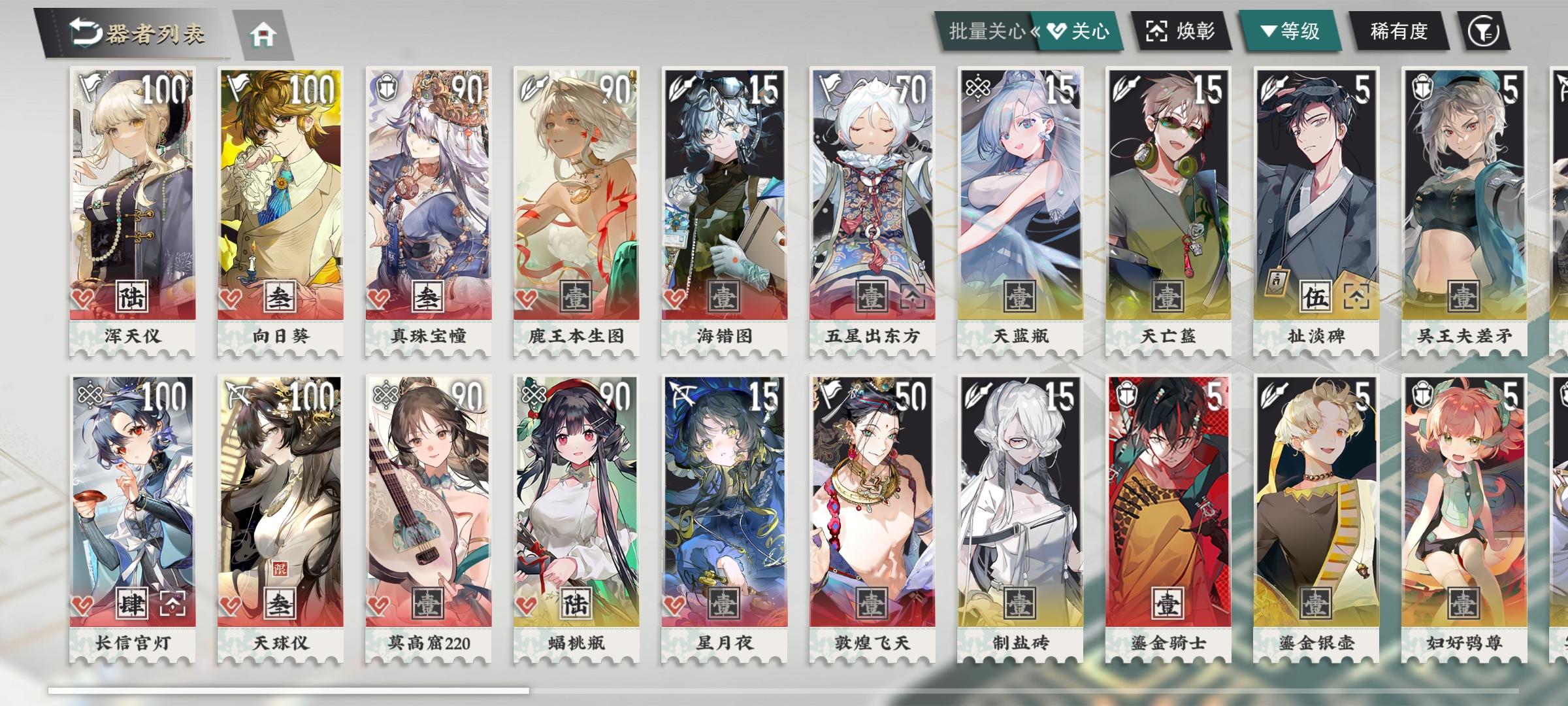The height and width of the screenshot is (706, 1568).
Task: Switch to the 关心 sorting tab
Action: click(1082, 30)
